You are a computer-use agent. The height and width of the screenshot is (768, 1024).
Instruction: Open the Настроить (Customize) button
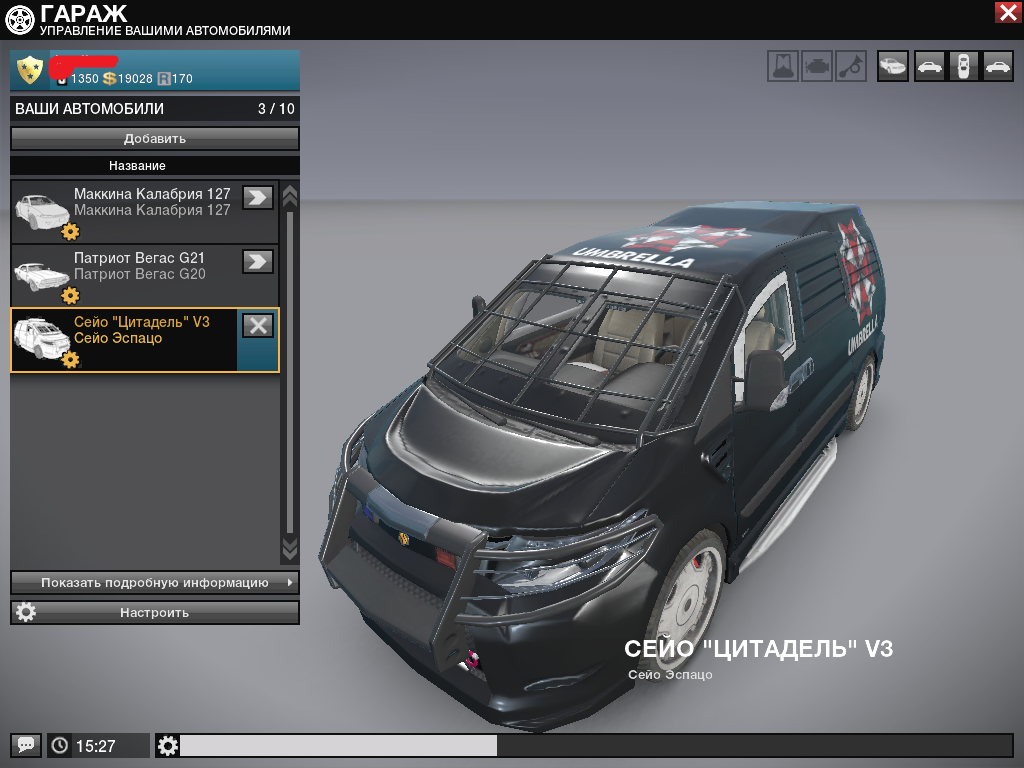[x=155, y=612]
